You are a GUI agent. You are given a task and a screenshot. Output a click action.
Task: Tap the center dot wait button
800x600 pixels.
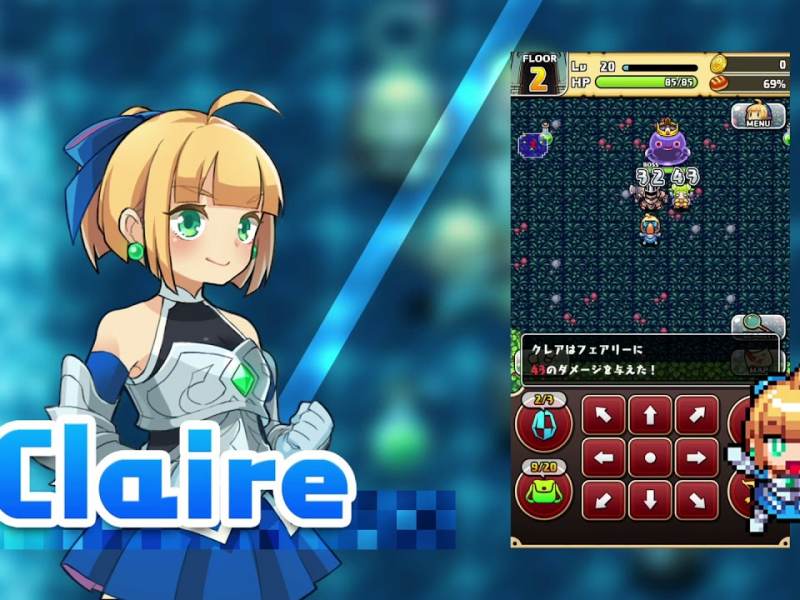coord(650,457)
